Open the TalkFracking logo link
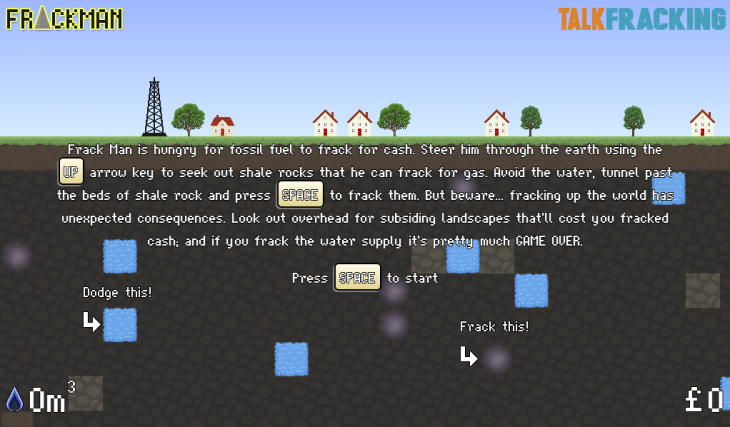Viewport: 730px width, 427px height. 641,19
